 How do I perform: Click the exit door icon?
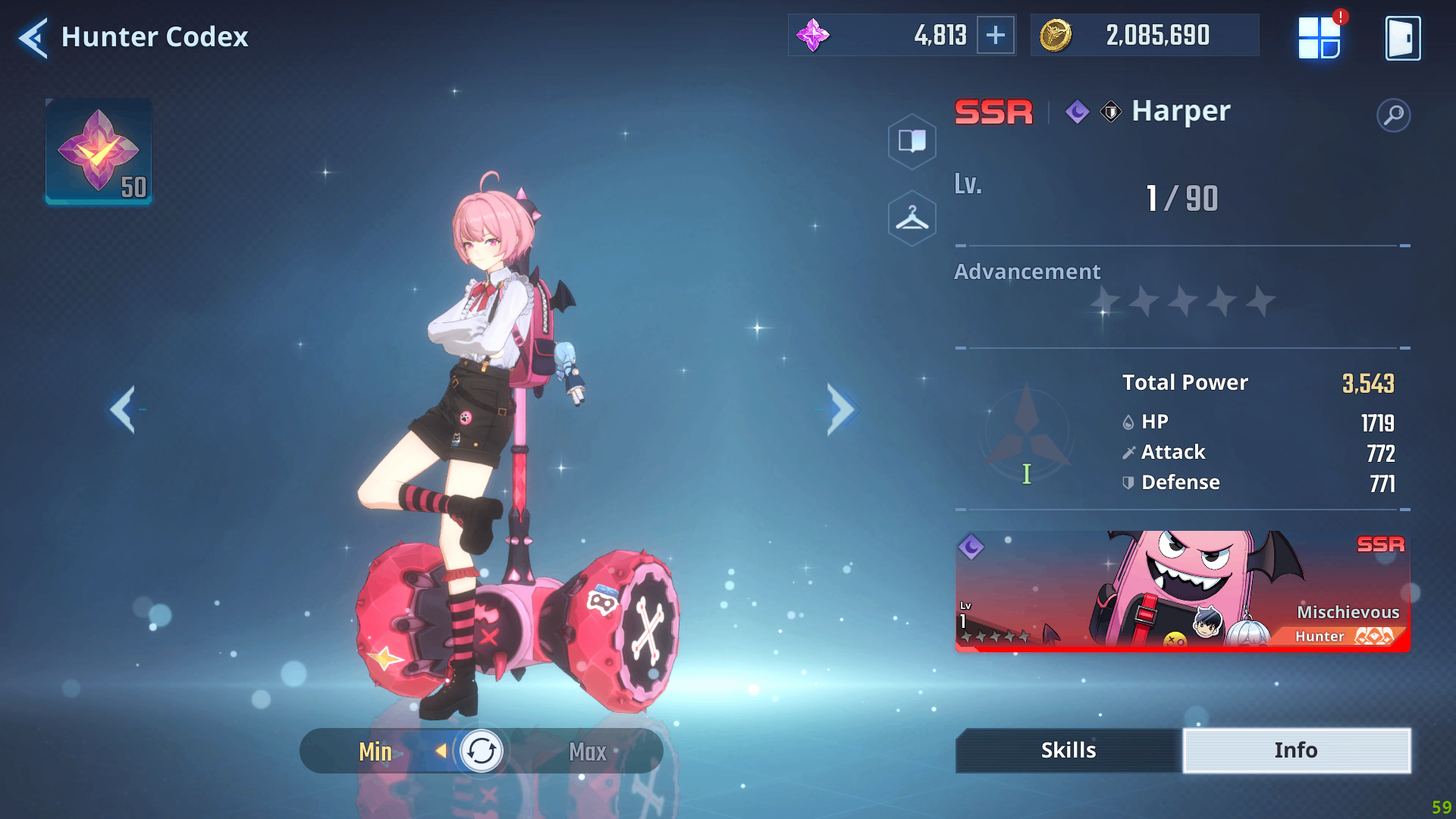(x=1402, y=38)
